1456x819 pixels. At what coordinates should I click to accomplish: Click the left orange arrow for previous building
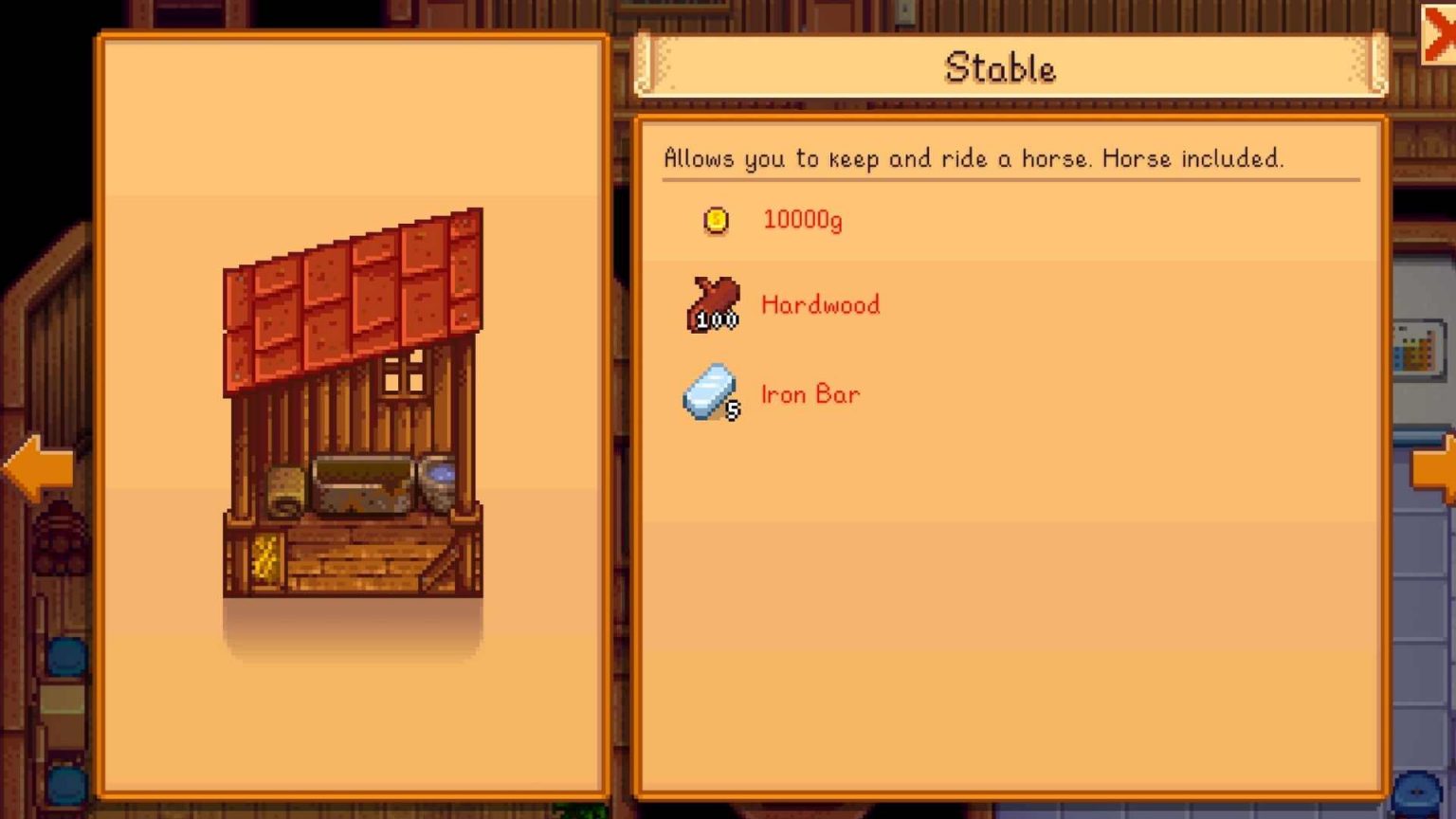click(x=36, y=466)
